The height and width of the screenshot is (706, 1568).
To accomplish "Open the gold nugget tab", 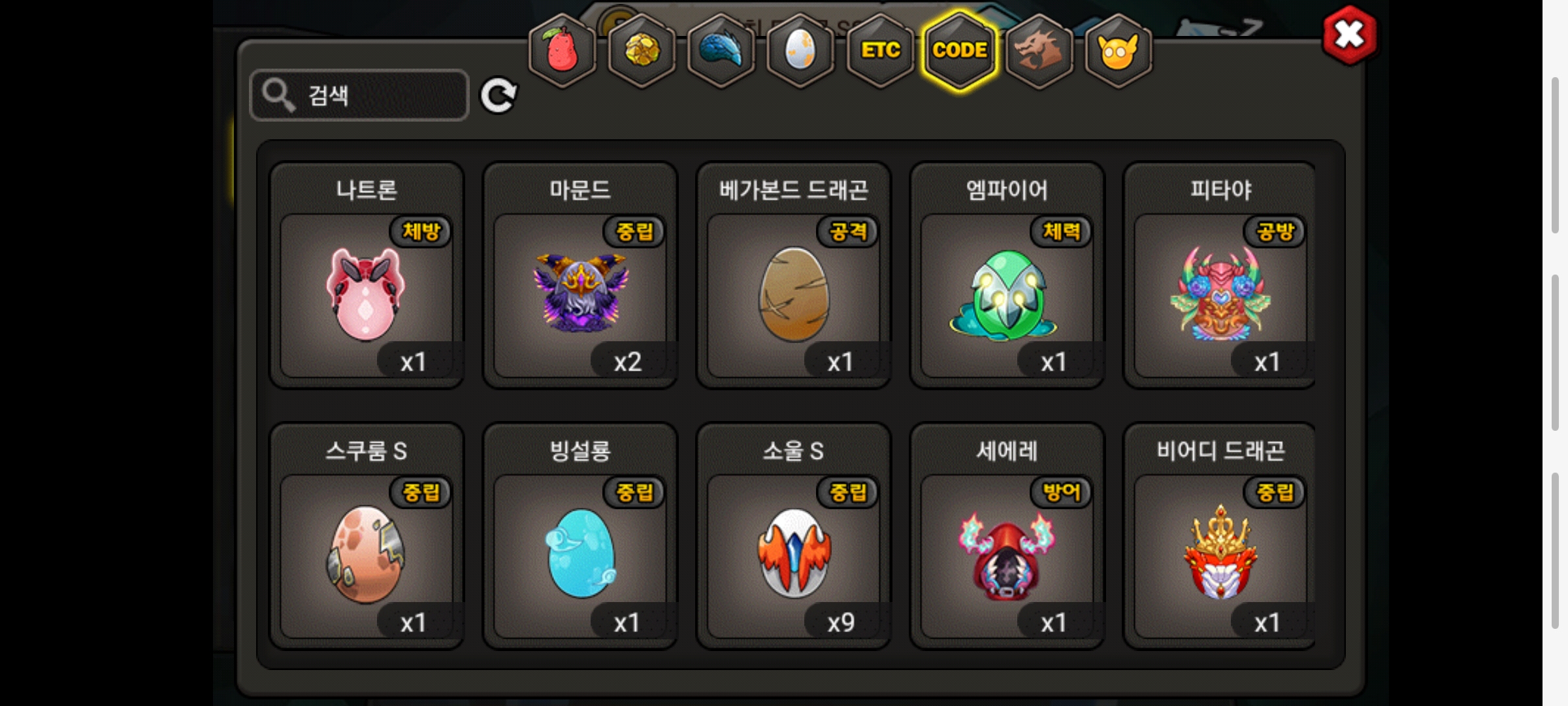I will pyautogui.click(x=642, y=50).
